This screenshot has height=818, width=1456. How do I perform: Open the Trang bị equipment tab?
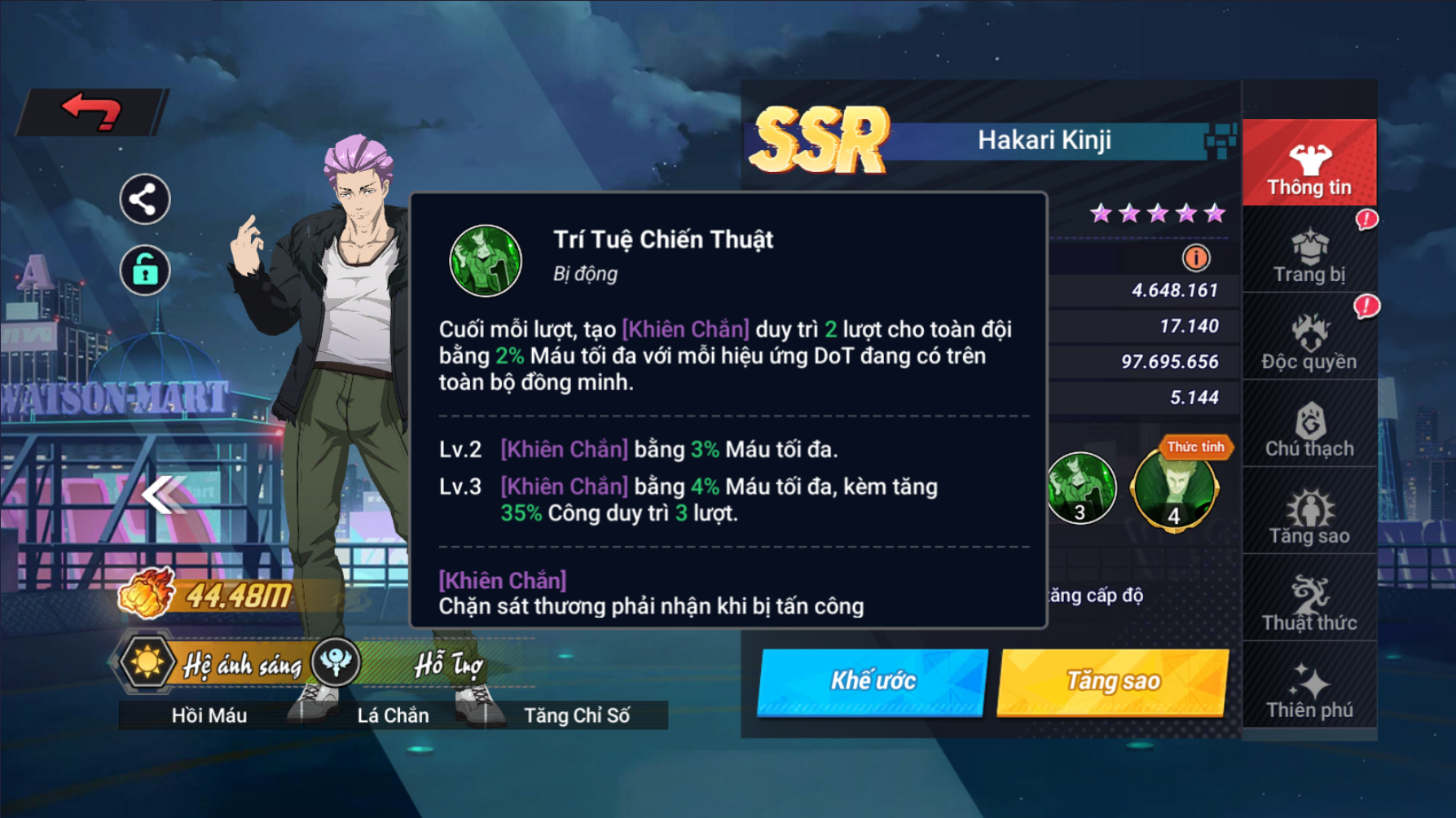1309,254
